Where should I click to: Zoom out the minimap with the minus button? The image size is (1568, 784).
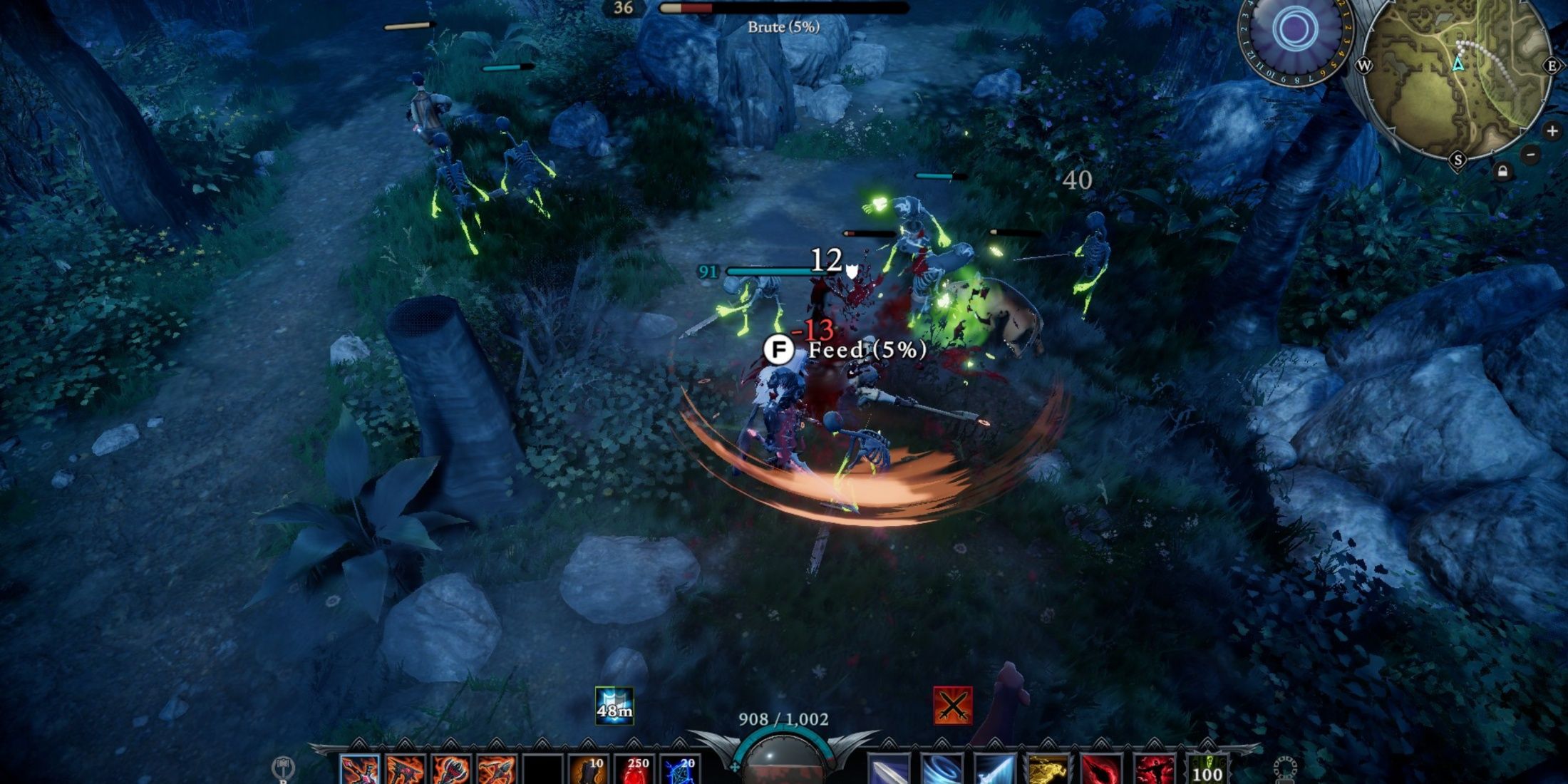(x=1530, y=155)
